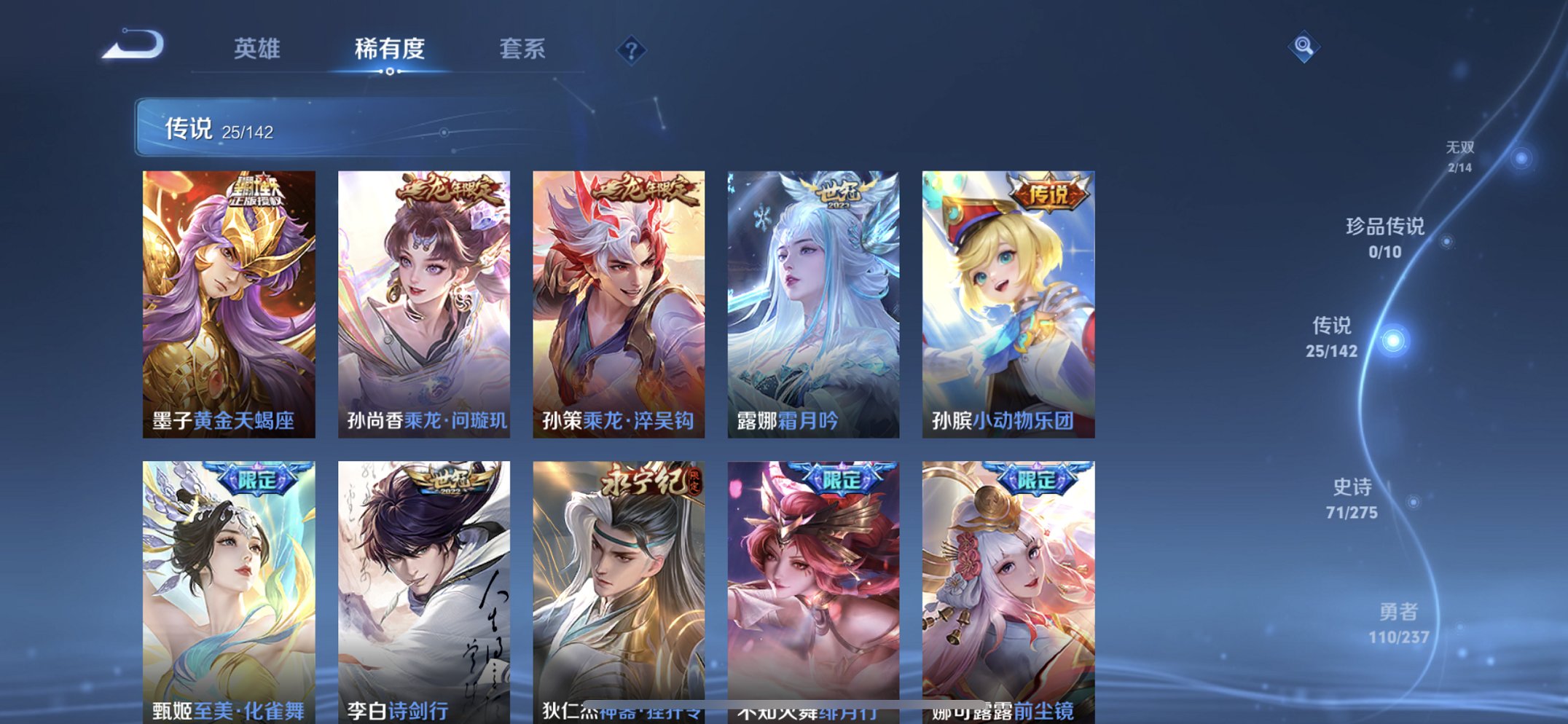The height and width of the screenshot is (724, 1568).
Task: Switch to the 套系 tab
Action: [x=523, y=48]
